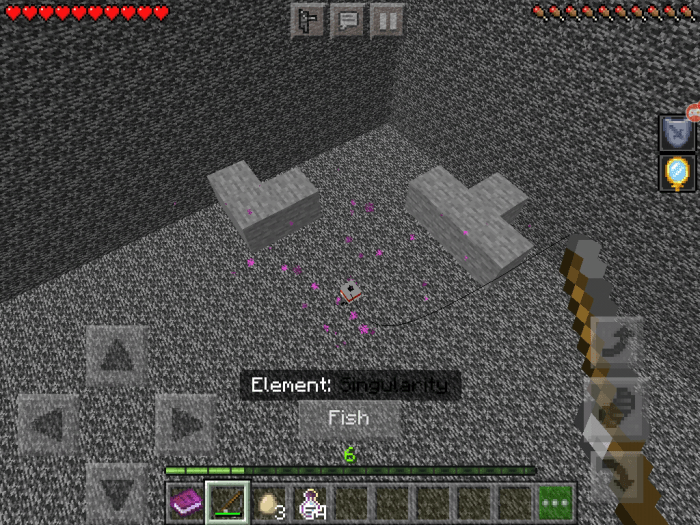Select the purple book hotbar slot
The image size is (700, 525).
click(x=185, y=502)
